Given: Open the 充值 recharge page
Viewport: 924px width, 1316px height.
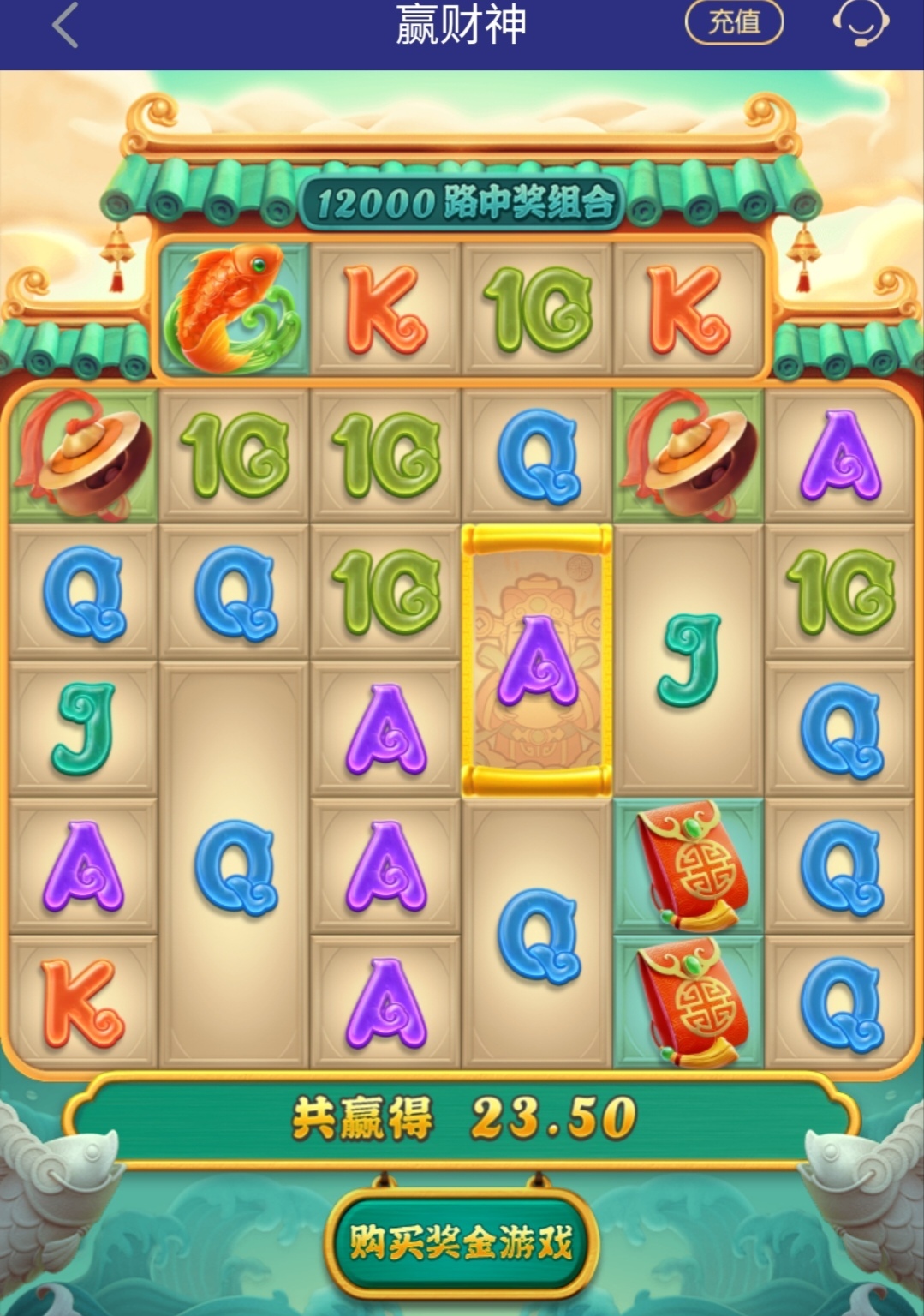Looking at the screenshot, I should click(734, 22).
